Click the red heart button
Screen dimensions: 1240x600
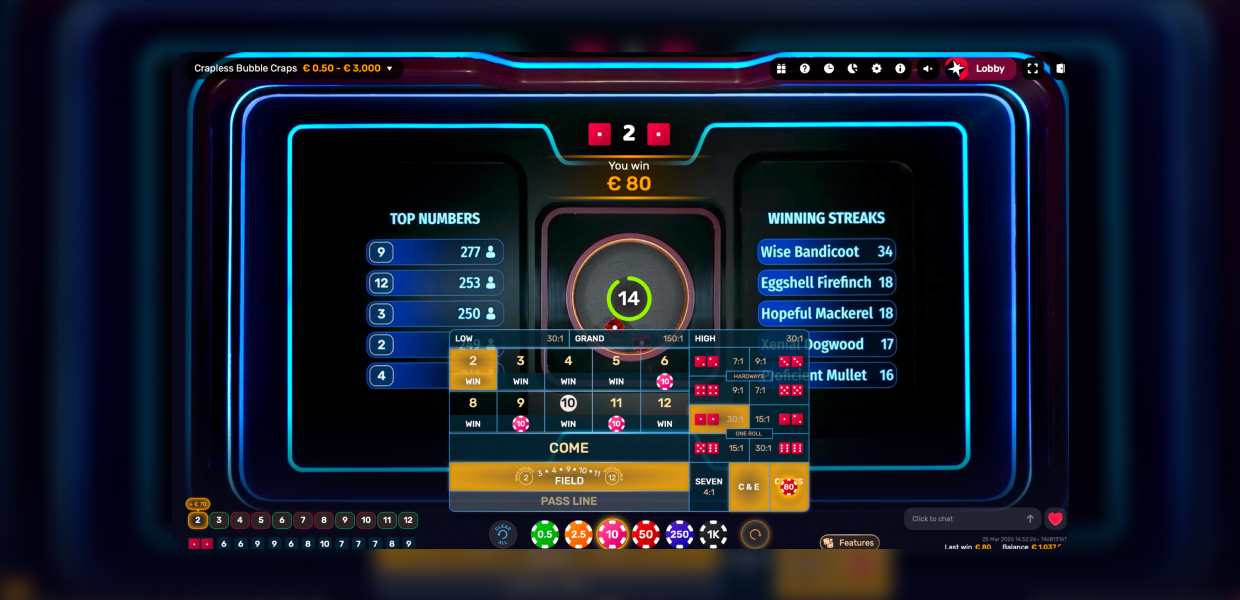(1055, 519)
